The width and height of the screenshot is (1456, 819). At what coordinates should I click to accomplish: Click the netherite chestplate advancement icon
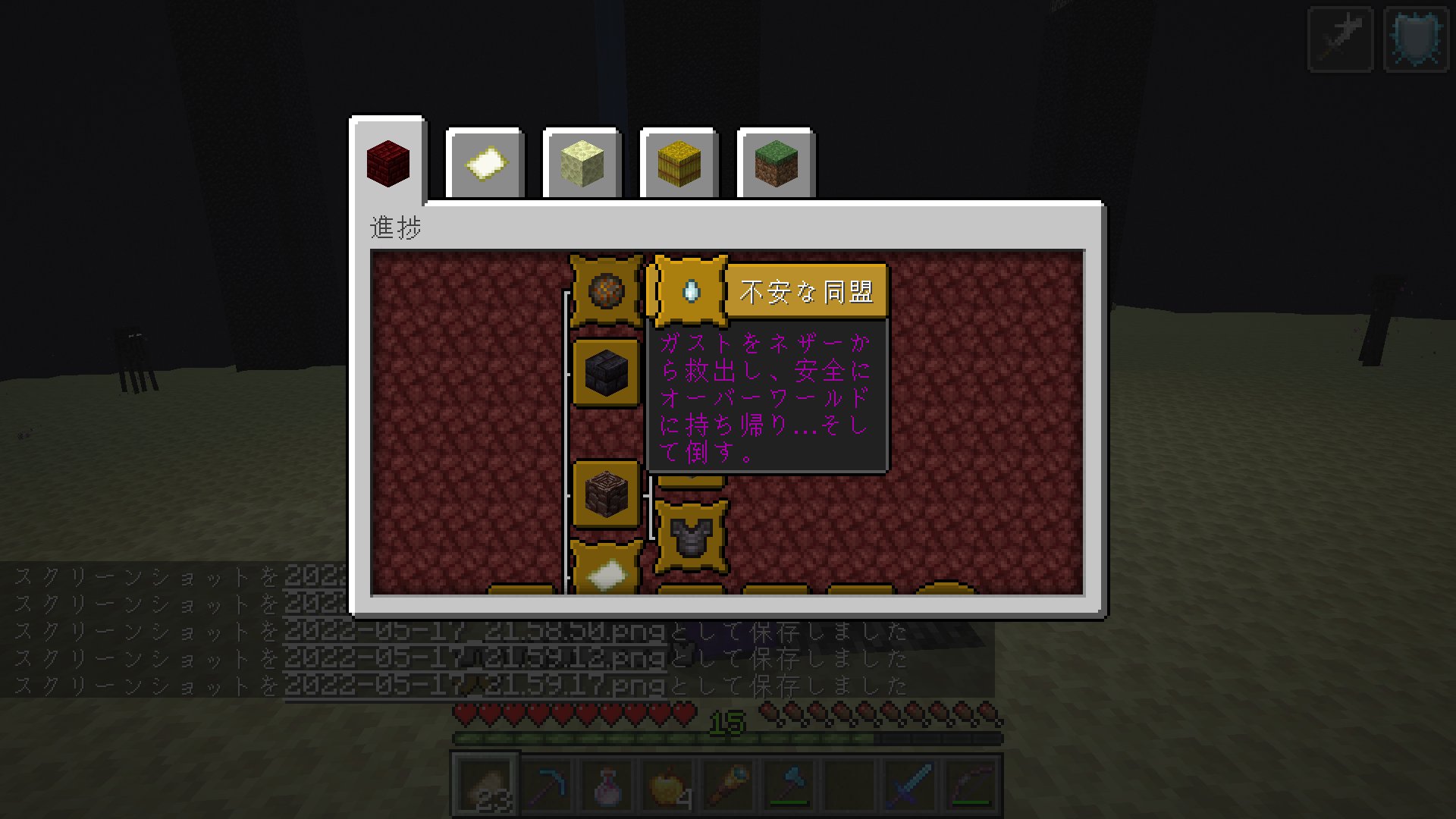[690, 536]
